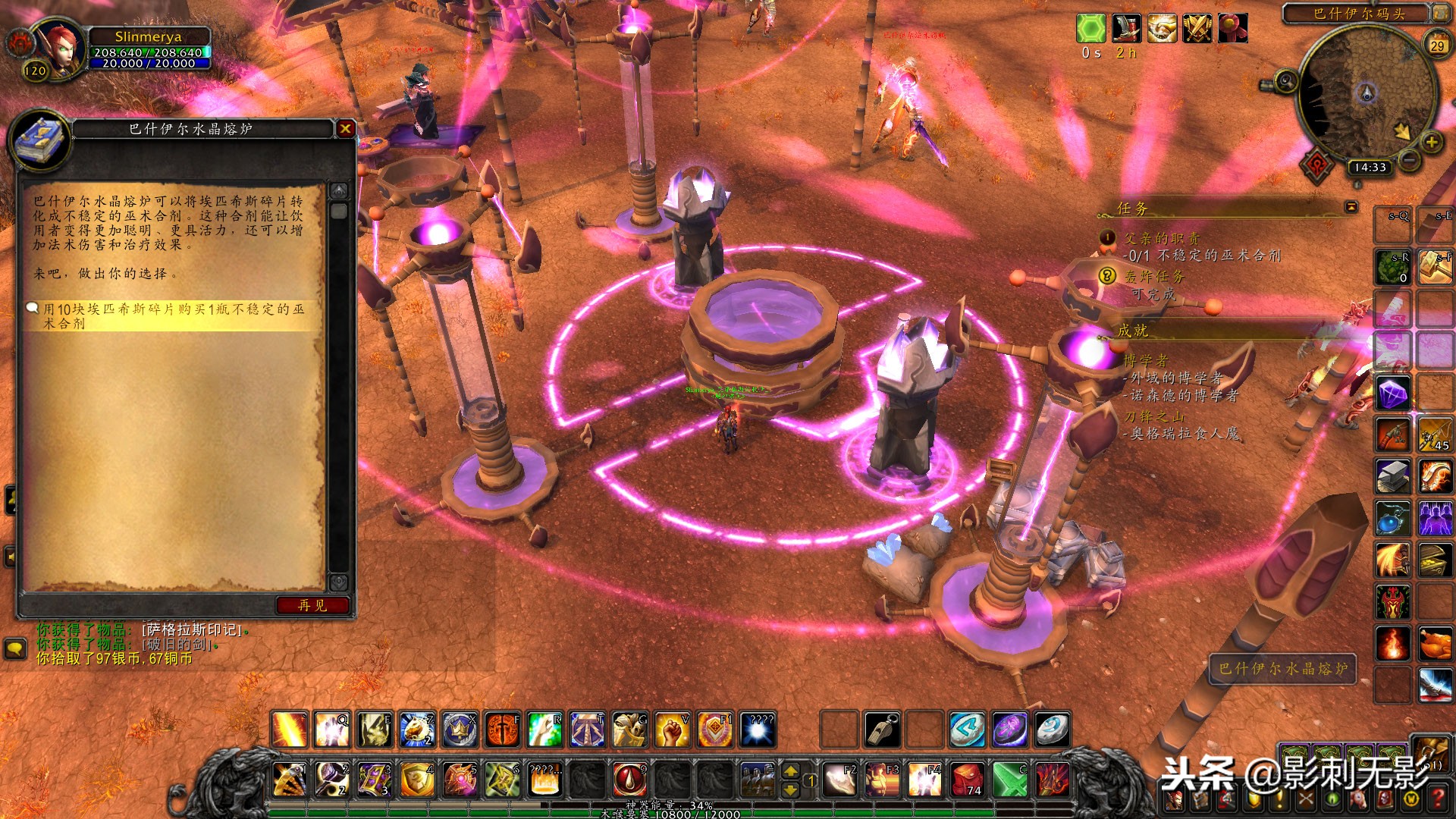The height and width of the screenshot is (819, 1456).
Task: Open the chat bubble menu button
Action: coord(16,649)
